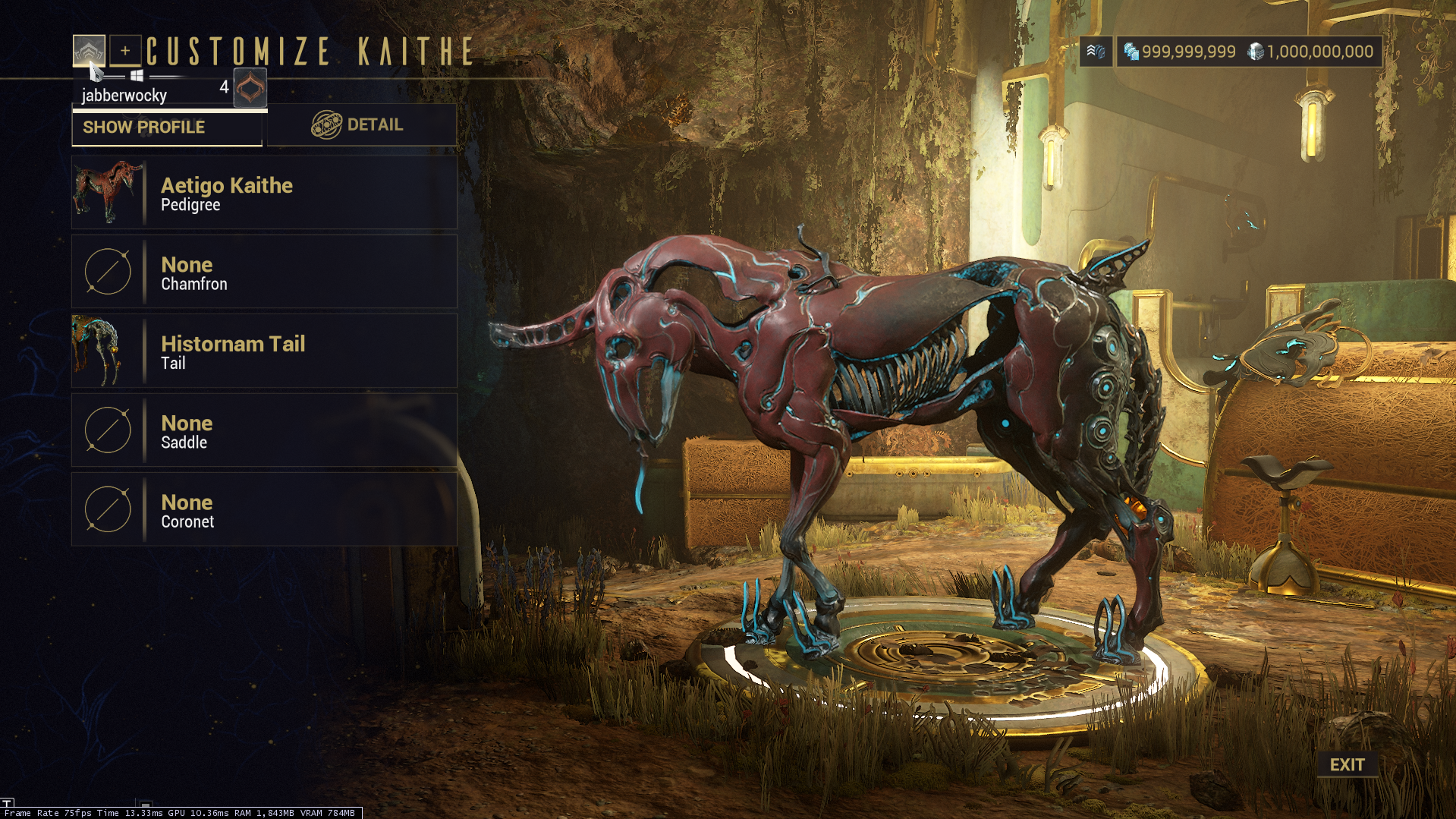Click the mastery rank emblem
The height and width of the screenshot is (819, 1456).
tap(250, 88)
